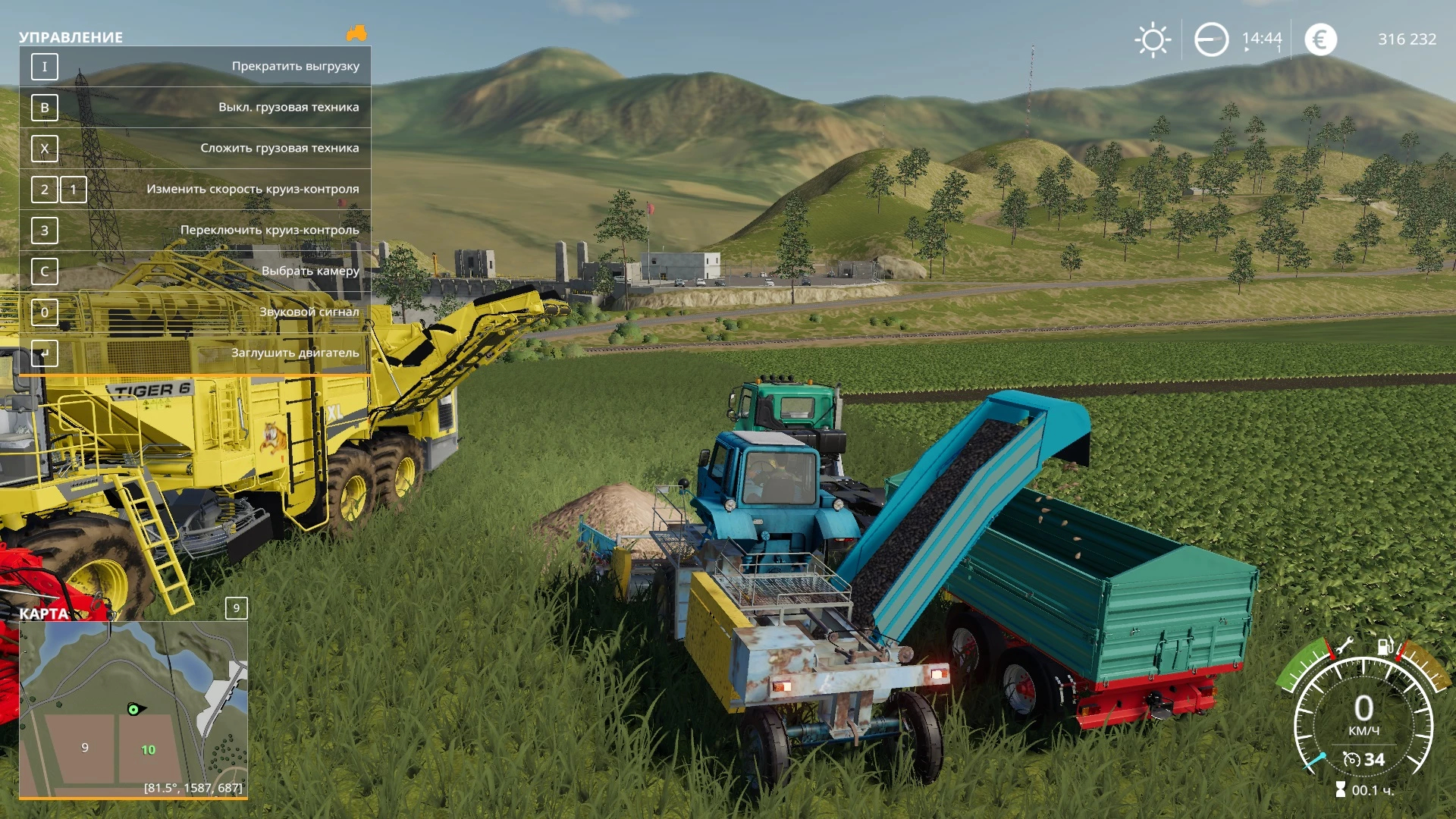1456x819 pixels.
Task: Open the minimap in the corner
Action: click(133, 709)
